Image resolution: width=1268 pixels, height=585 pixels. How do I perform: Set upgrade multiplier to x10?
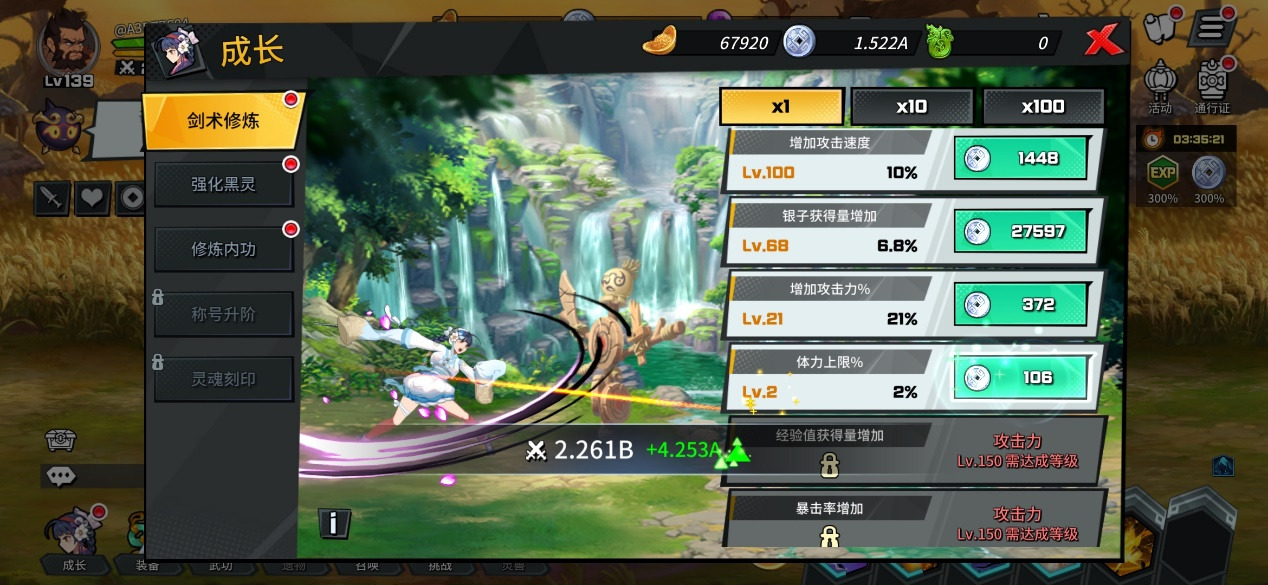tap(911, 107)
